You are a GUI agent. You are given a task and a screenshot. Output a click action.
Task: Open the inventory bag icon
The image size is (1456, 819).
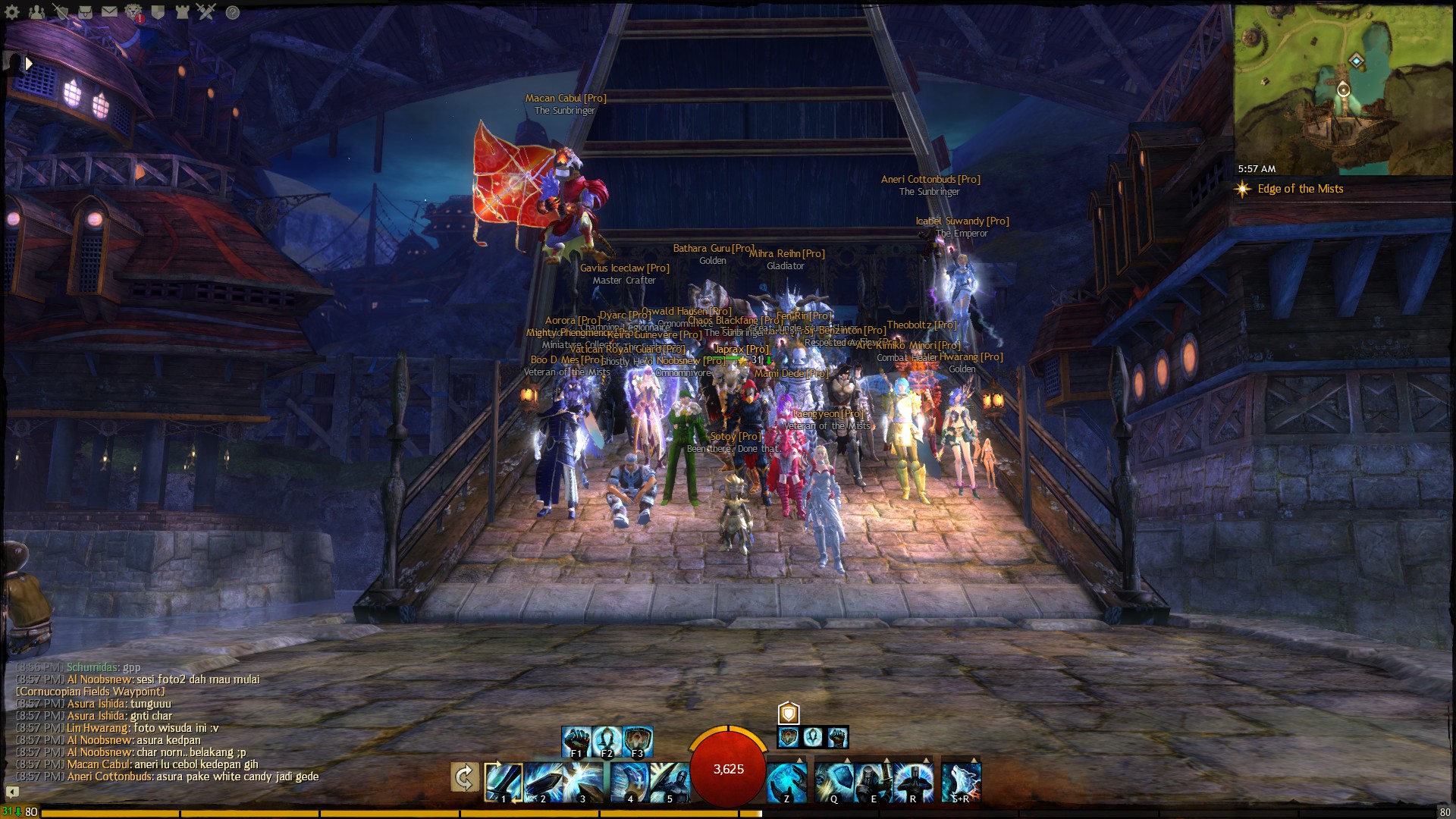(85, 12)
